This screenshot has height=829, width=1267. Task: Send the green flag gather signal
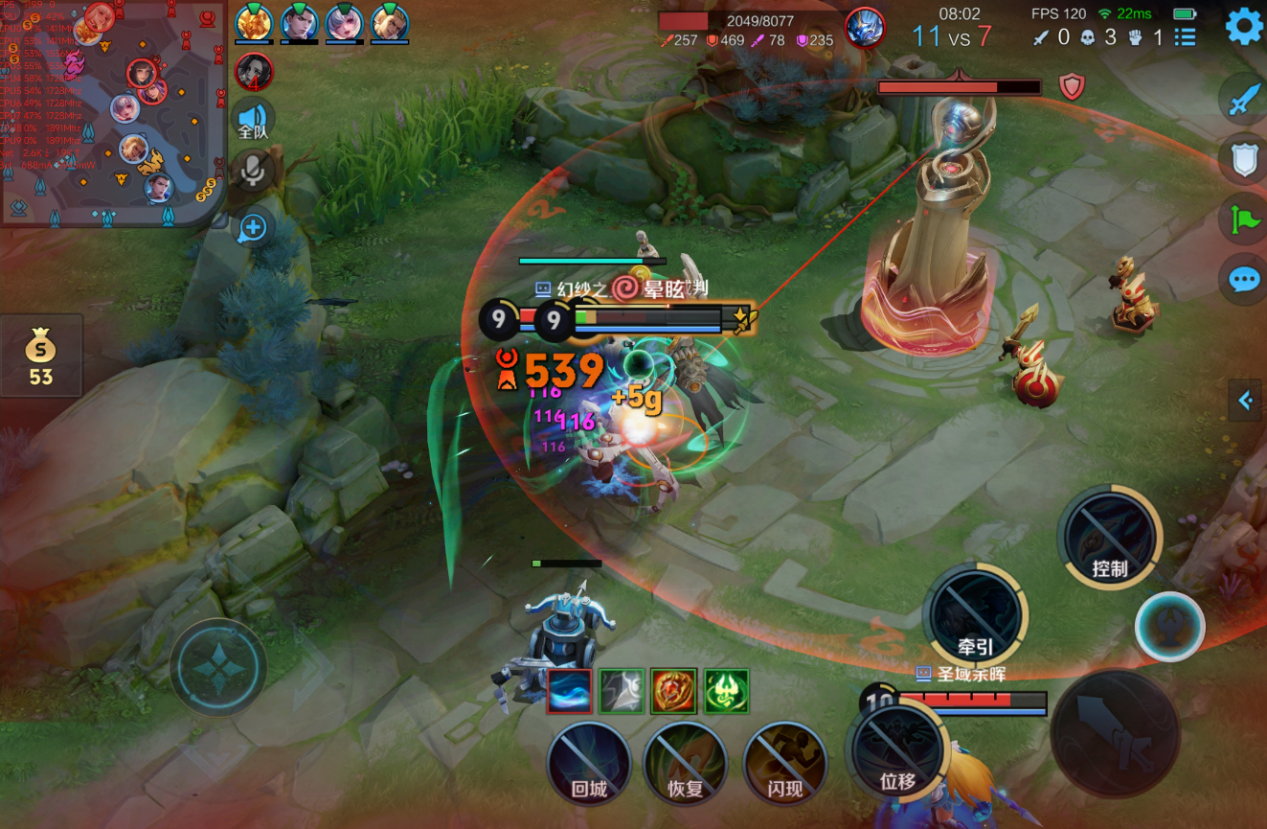coord(1244,218)
